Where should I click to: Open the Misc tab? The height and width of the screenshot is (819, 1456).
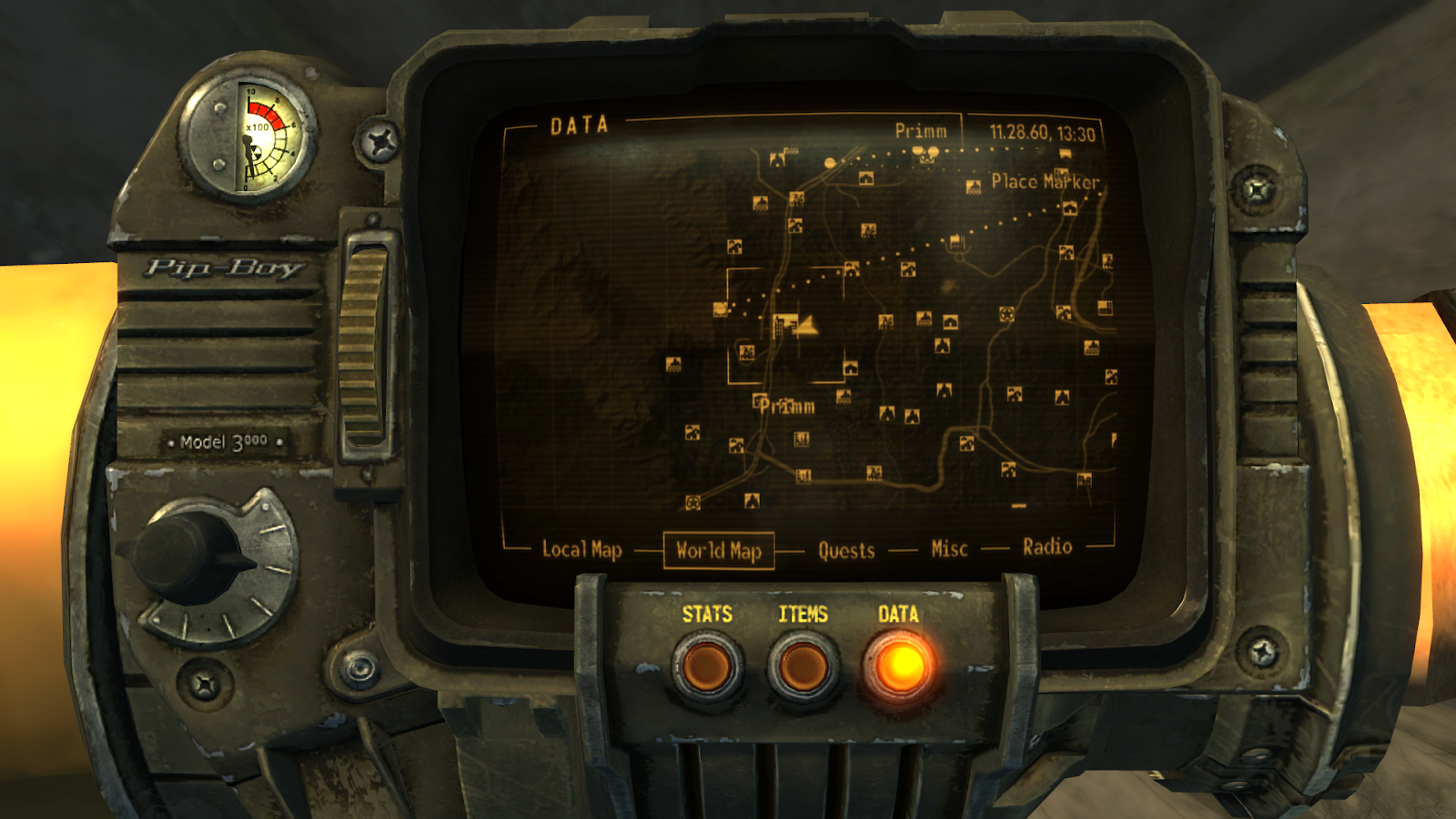click(x=949, y=548)
